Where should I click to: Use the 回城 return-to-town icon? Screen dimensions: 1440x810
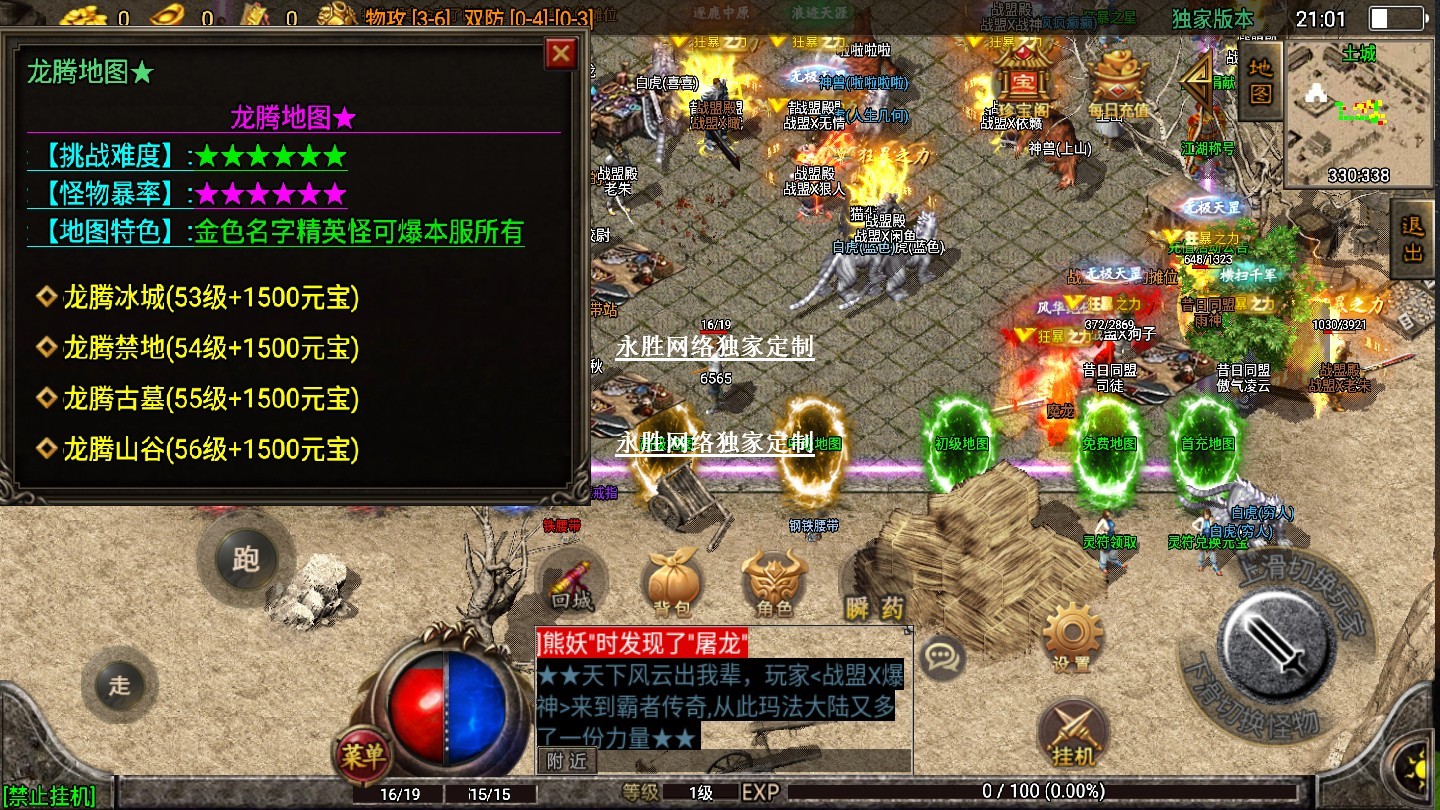[x=573, y=585]
